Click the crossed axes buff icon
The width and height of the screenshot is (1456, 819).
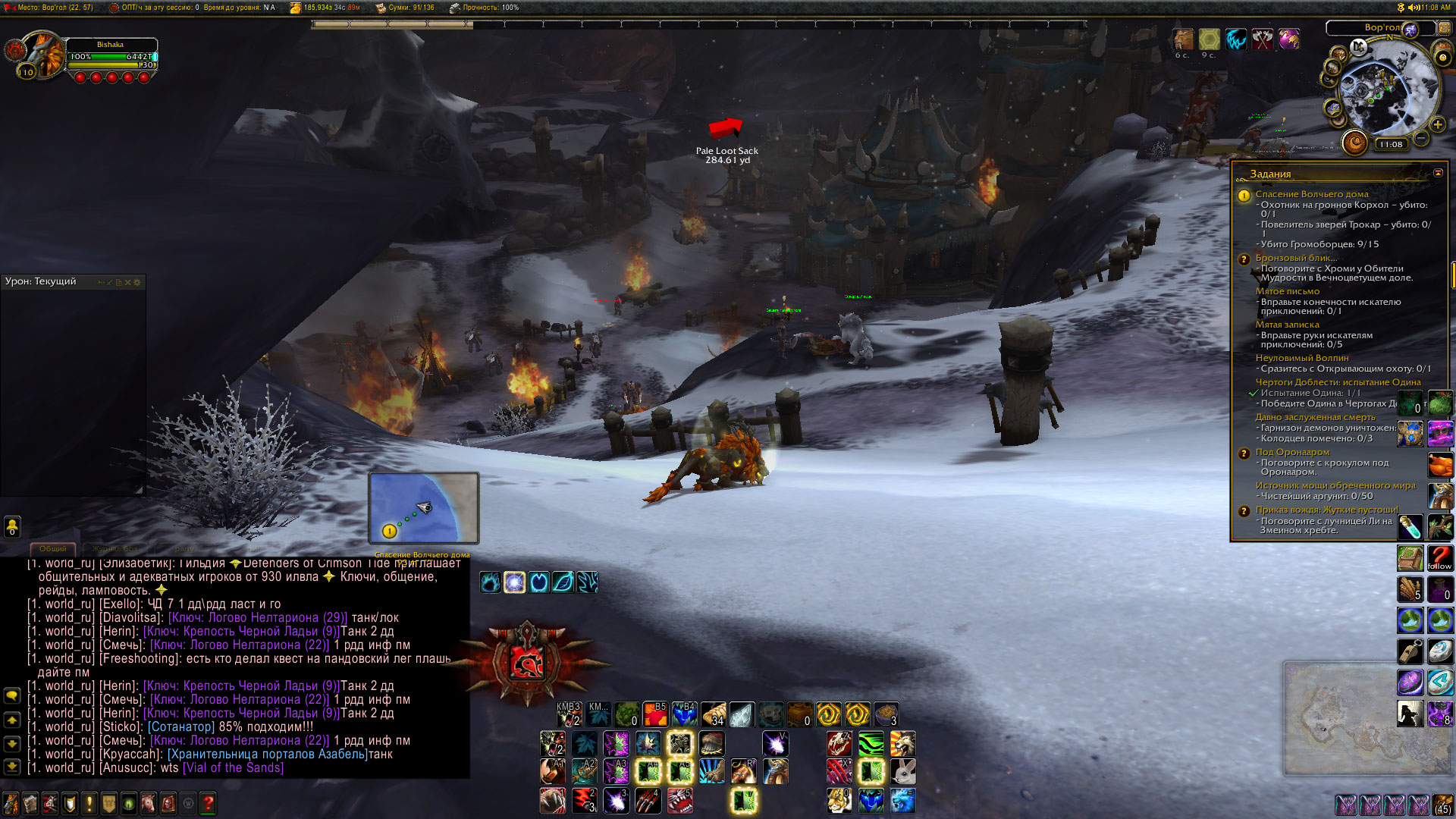(1263, 39)
